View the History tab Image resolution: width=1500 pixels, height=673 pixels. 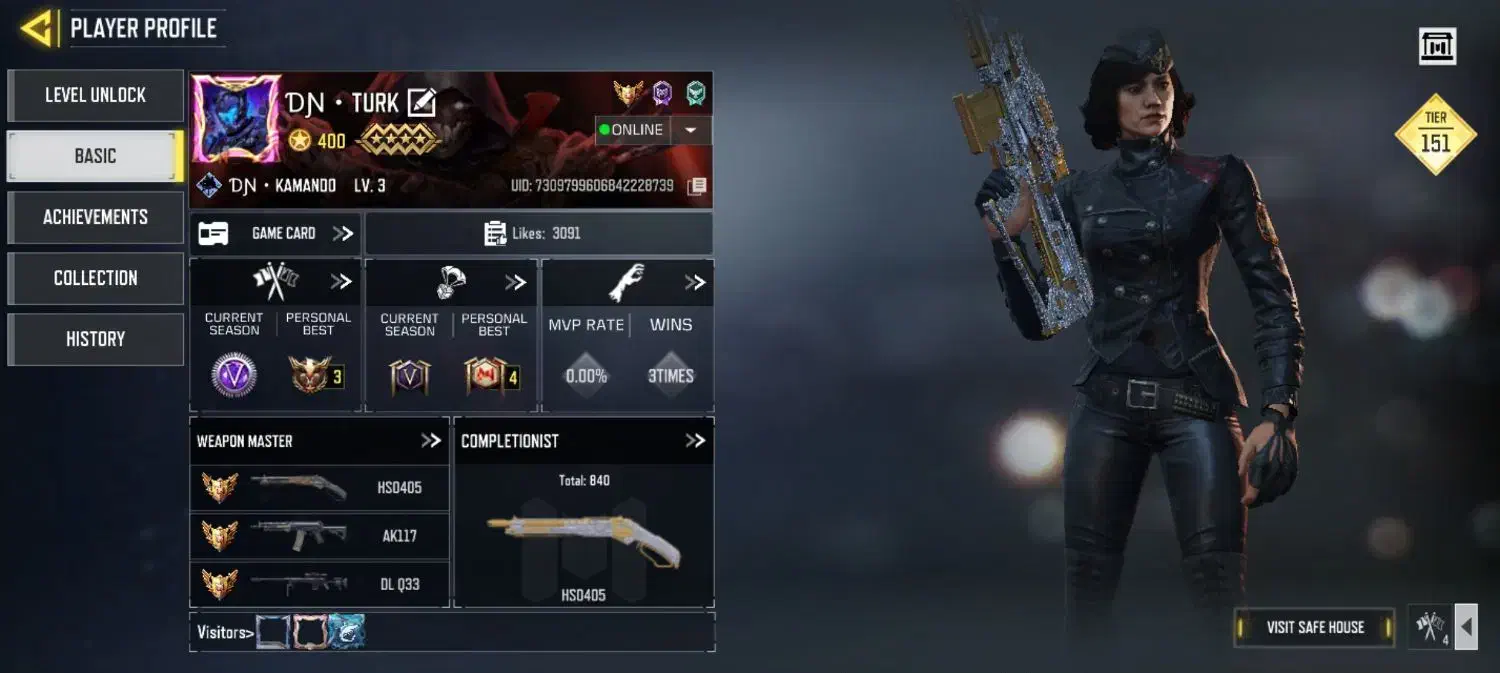95,339
